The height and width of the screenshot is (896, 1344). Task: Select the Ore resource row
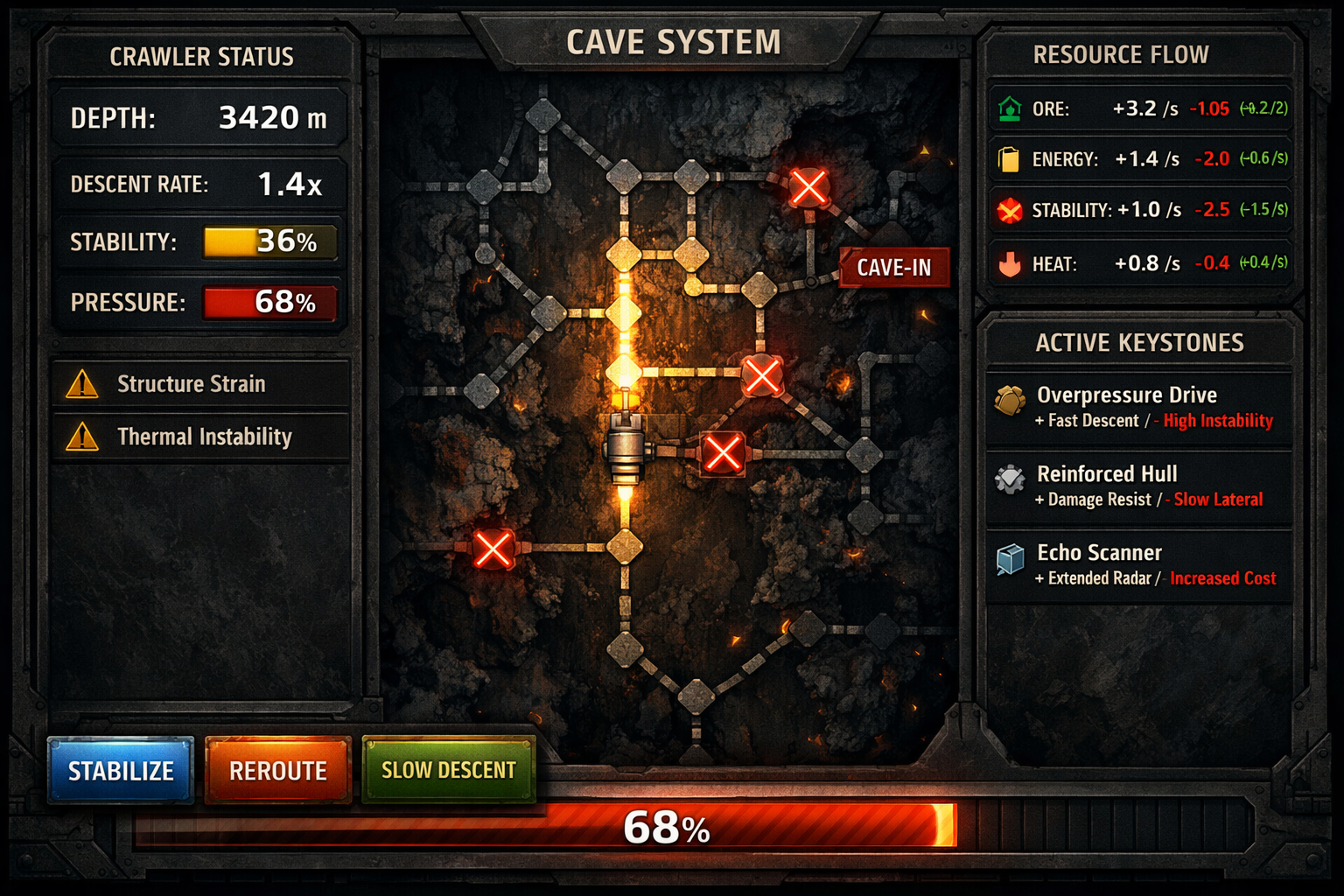pos(1141,109)
